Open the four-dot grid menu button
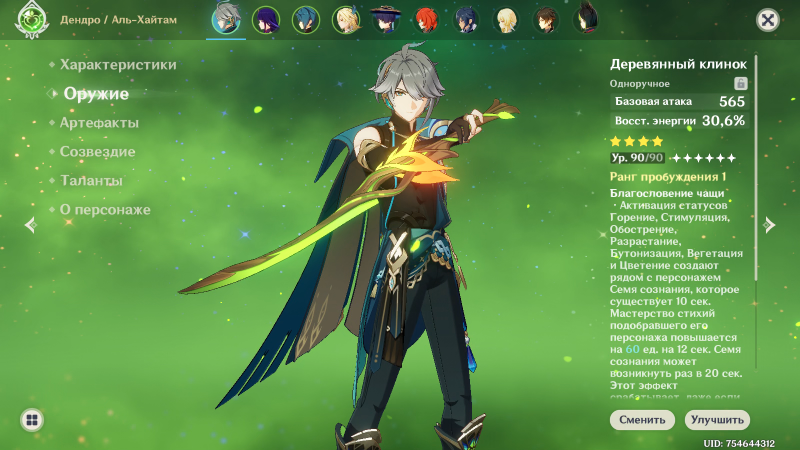 (32, 420)
